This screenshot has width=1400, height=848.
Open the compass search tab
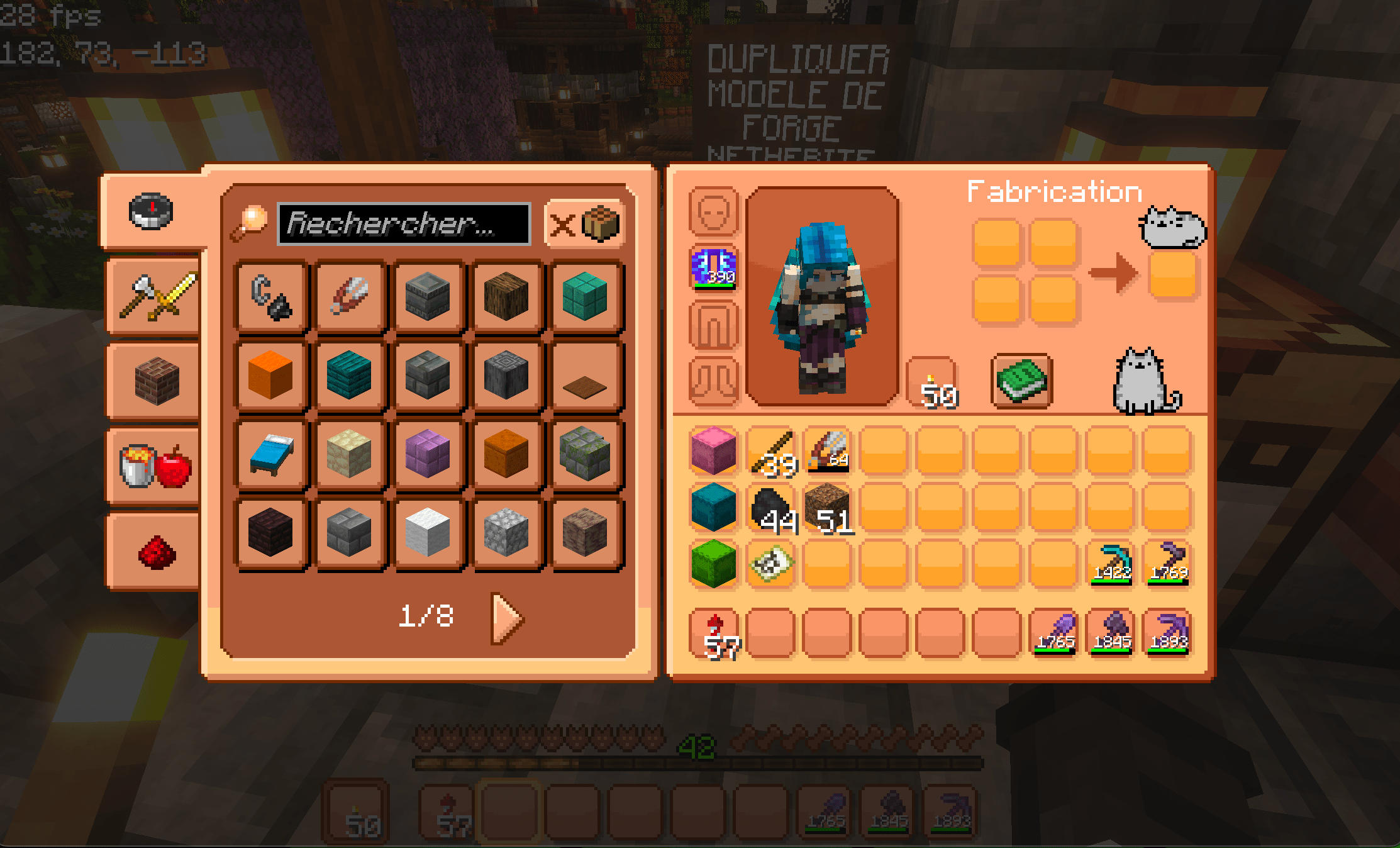pyautogui.click(x=151, y=211)
